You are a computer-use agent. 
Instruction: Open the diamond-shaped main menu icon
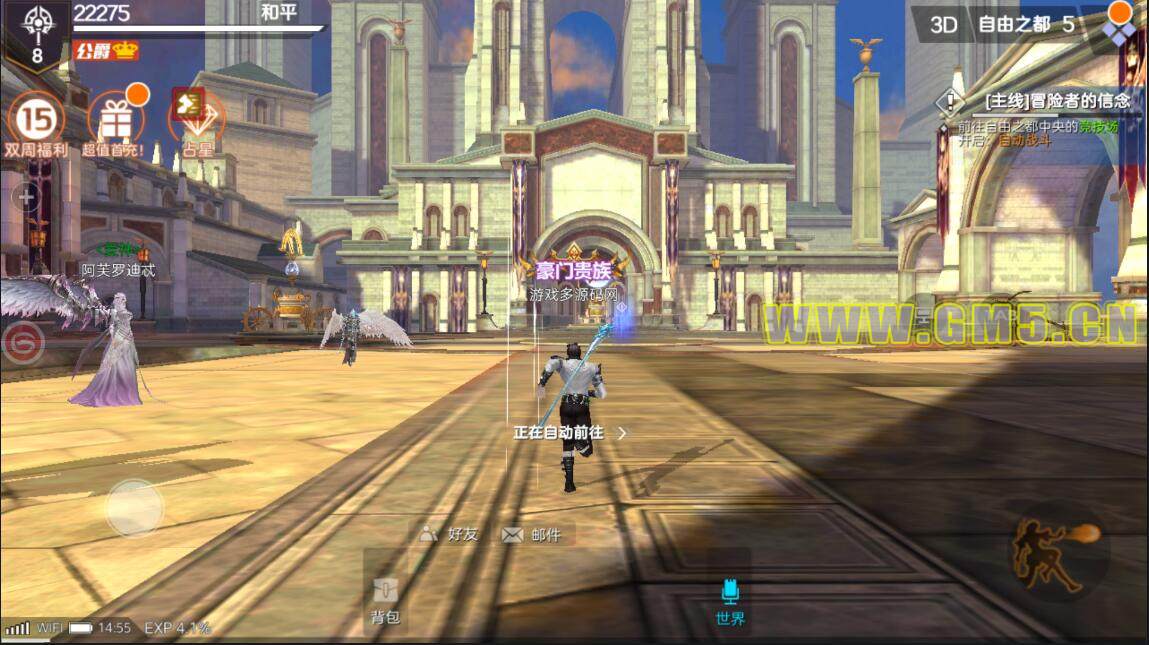(1118, 30)
